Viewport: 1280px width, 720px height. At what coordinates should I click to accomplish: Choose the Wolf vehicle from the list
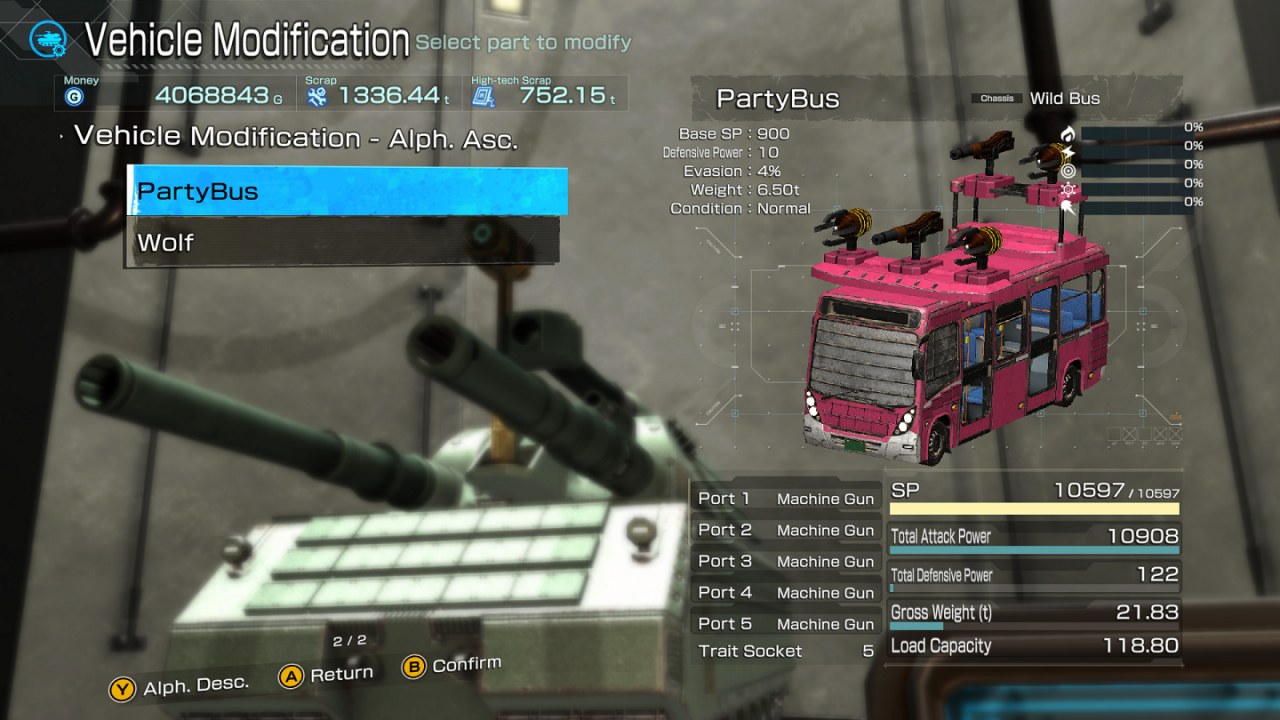click(343, 242)
